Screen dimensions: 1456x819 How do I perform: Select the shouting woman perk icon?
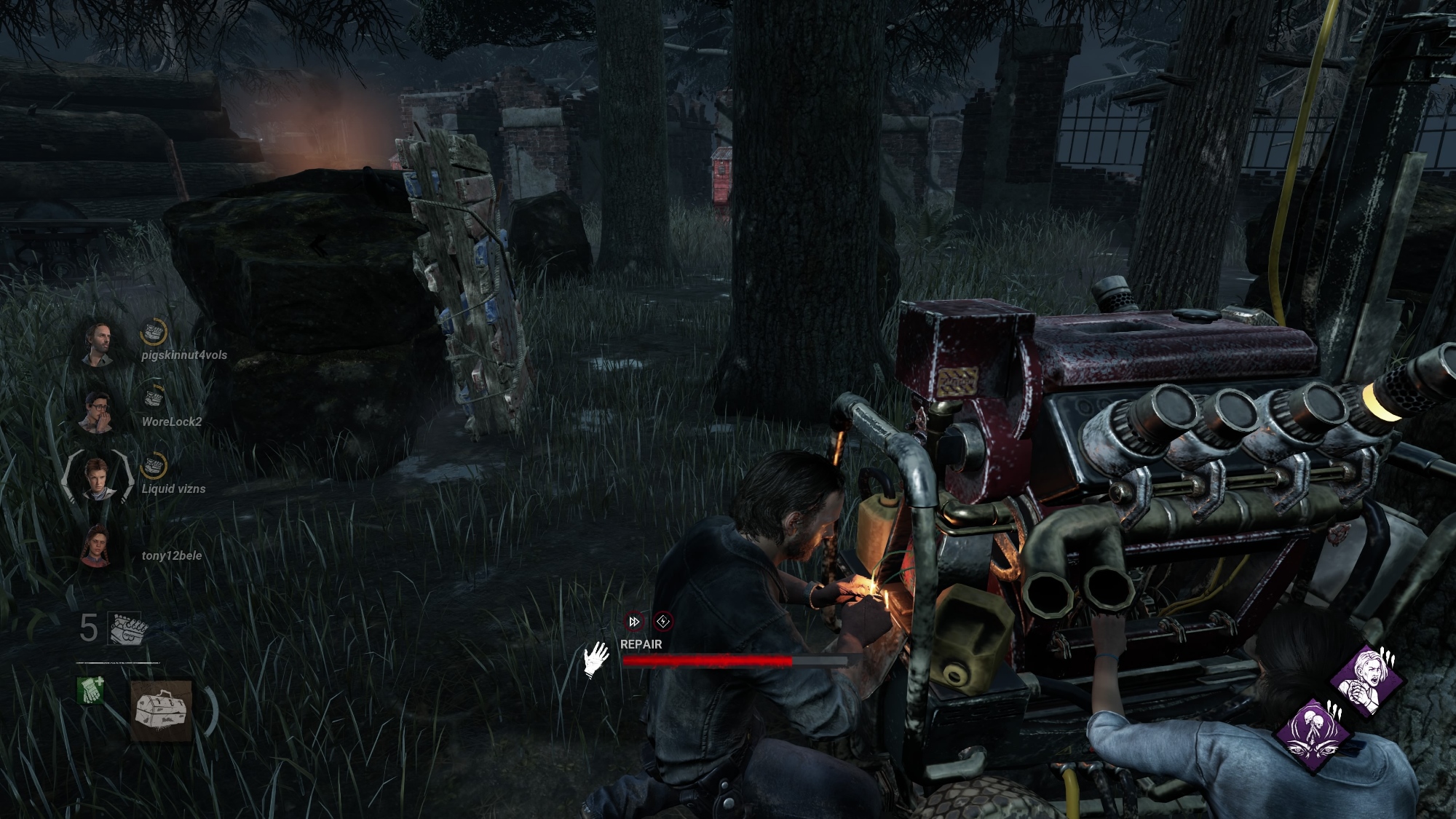pos(1366,679)
